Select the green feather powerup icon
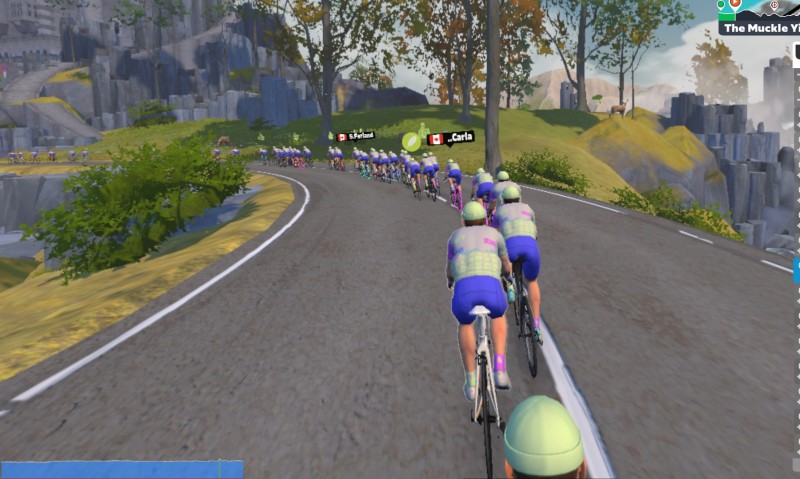 coord(412,141)
